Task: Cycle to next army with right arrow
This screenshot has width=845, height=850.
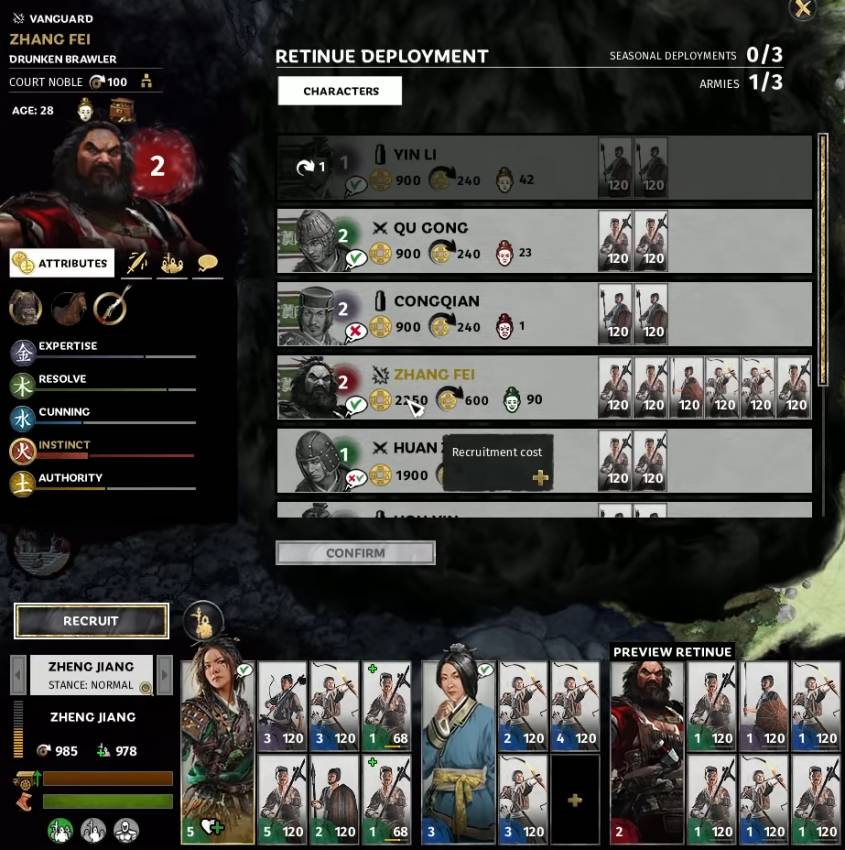Action: (x=165, y=675)
